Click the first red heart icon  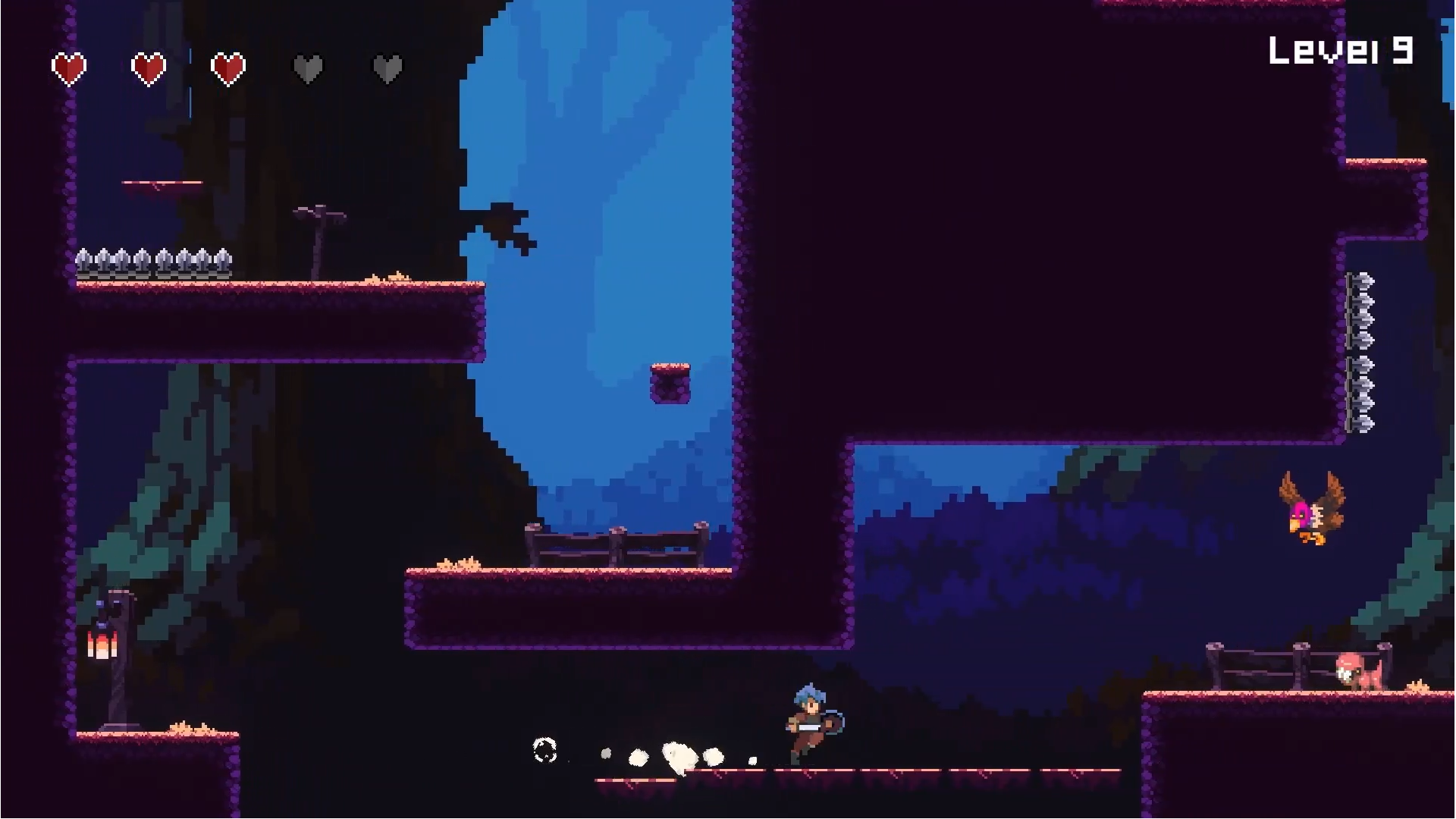[x=68, y=68]
